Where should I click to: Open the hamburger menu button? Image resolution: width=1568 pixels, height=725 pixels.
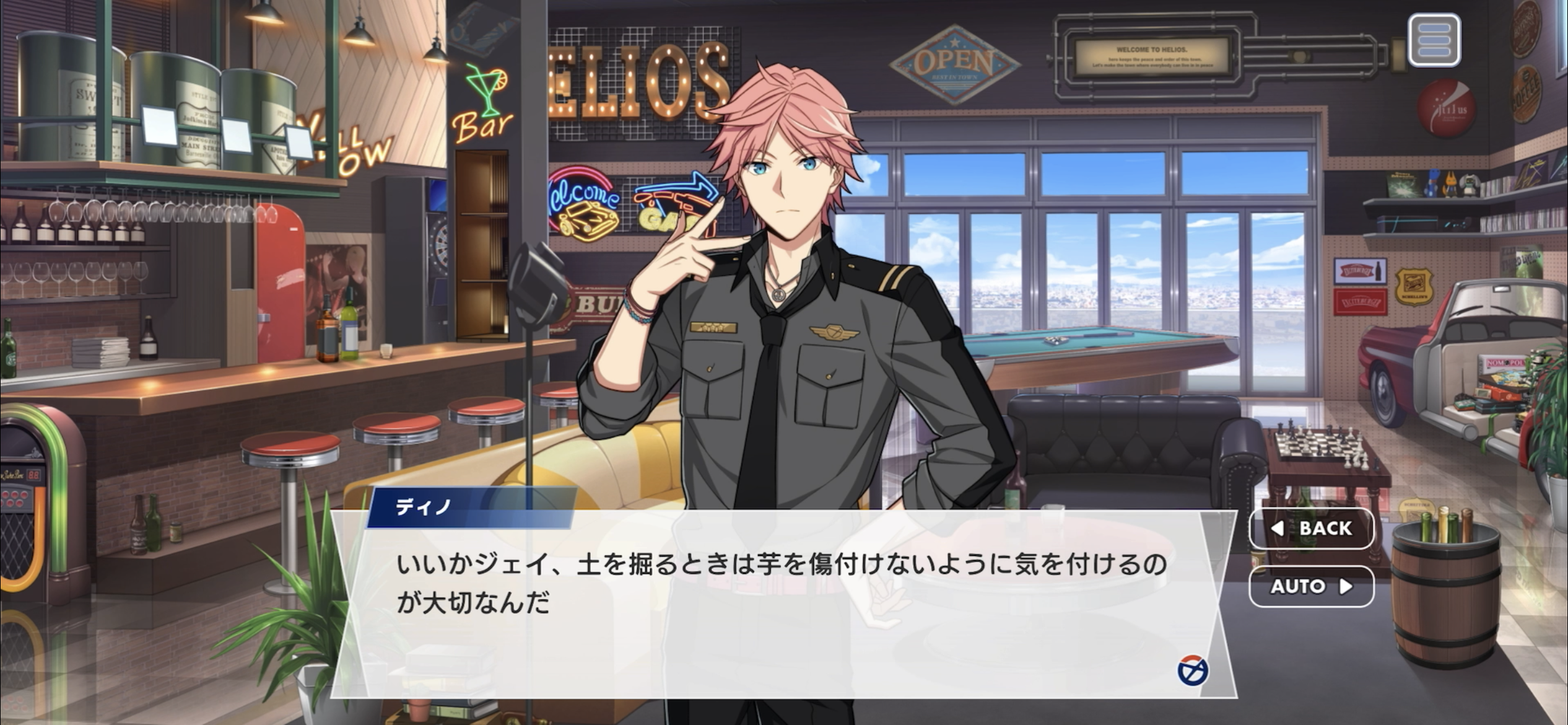1434,40
